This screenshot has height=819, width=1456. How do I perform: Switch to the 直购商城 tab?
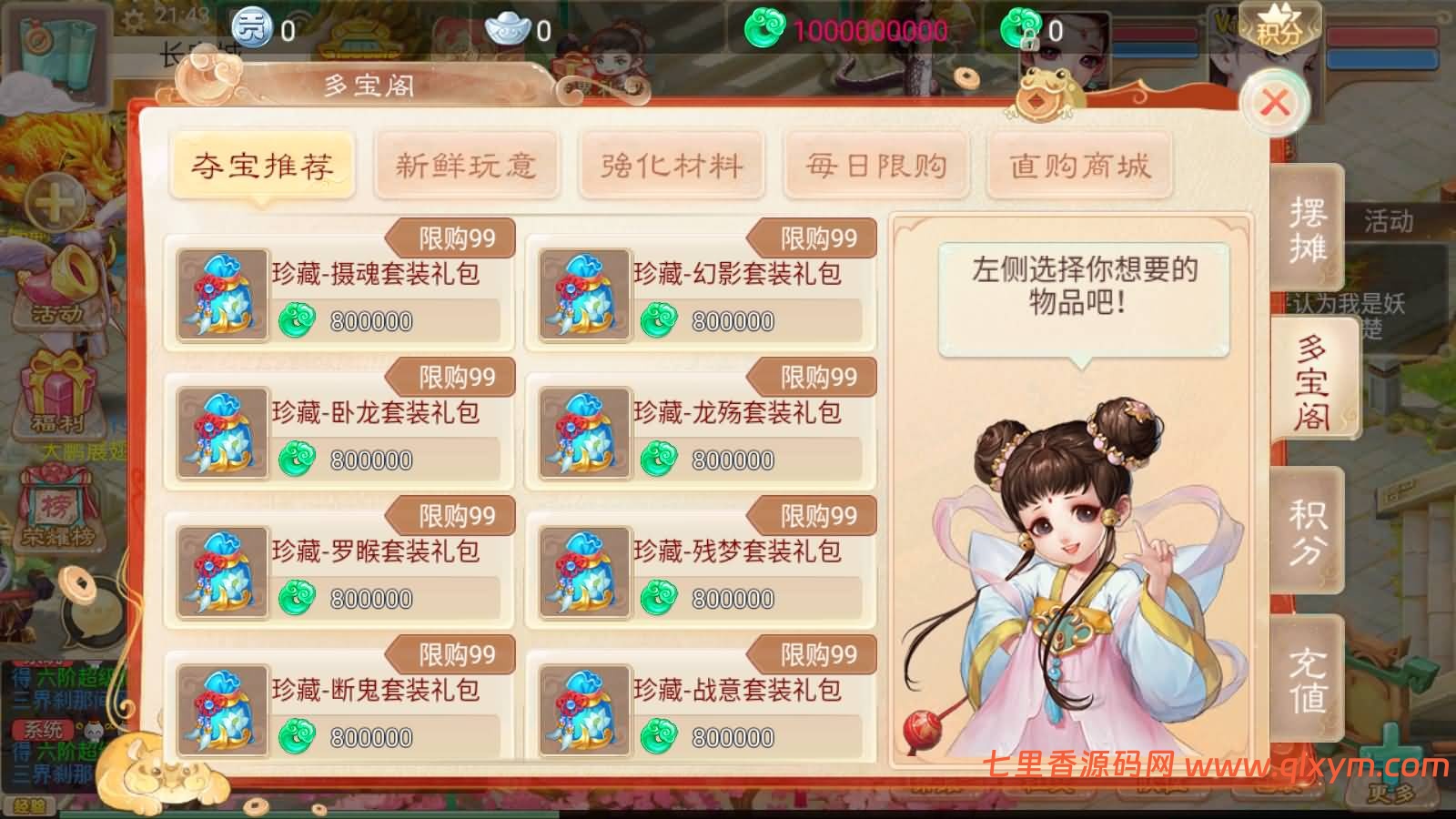(1079, 167)
